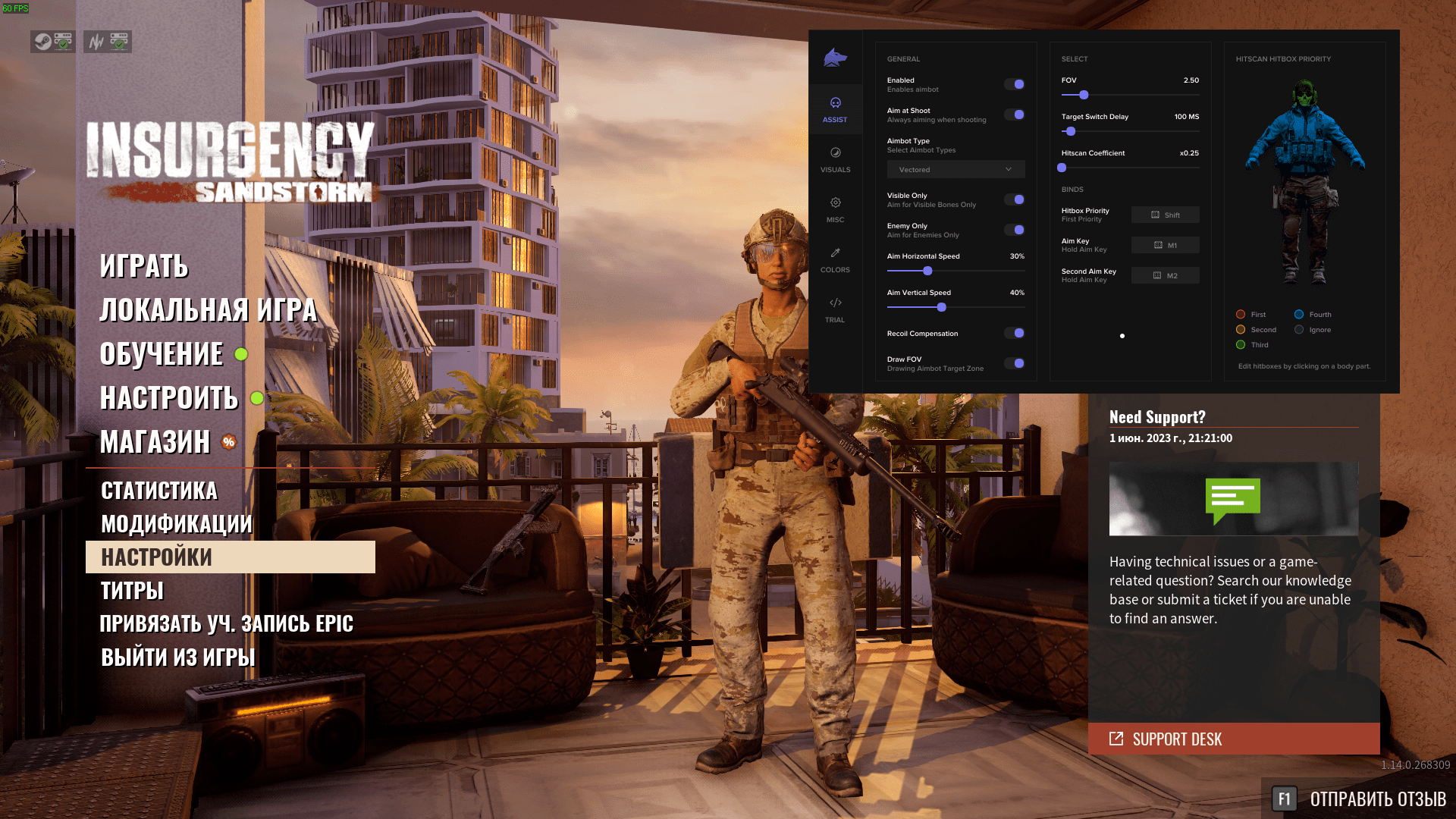Open the ASSIST tab in the cheat menu
1456x819 pixels.
[835, 110]
